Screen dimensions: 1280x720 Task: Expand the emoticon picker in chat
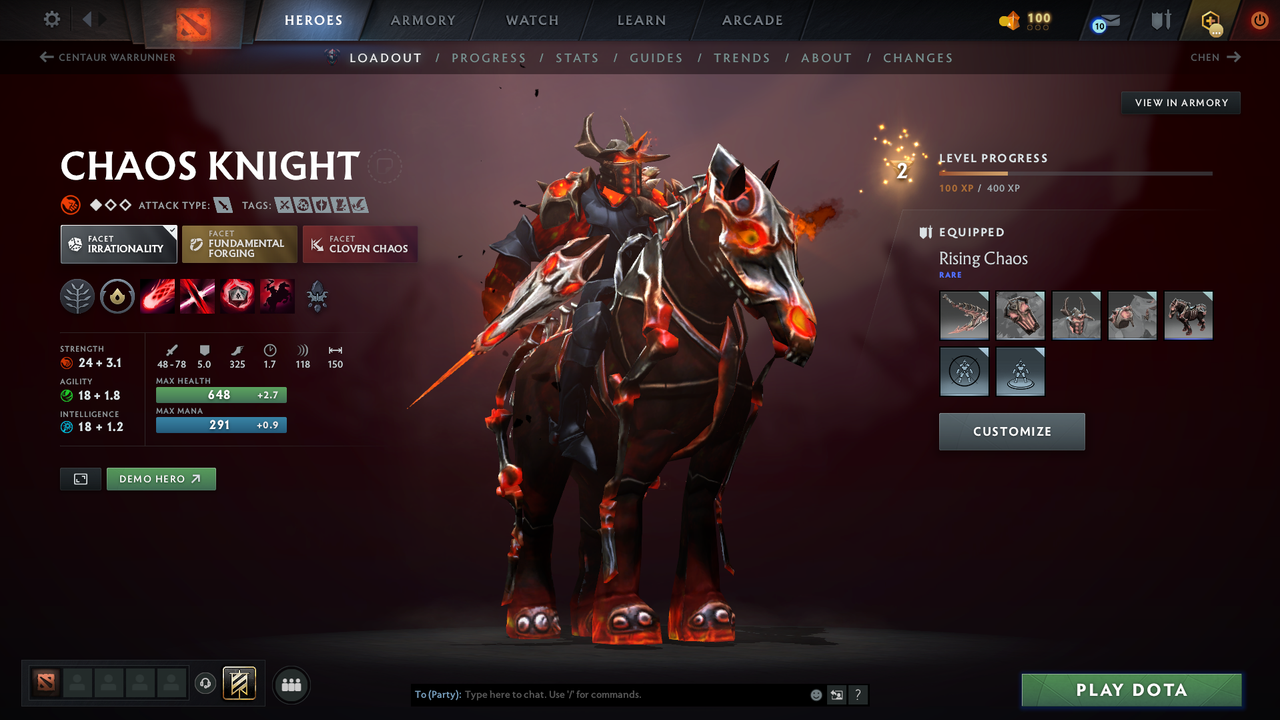815,694
